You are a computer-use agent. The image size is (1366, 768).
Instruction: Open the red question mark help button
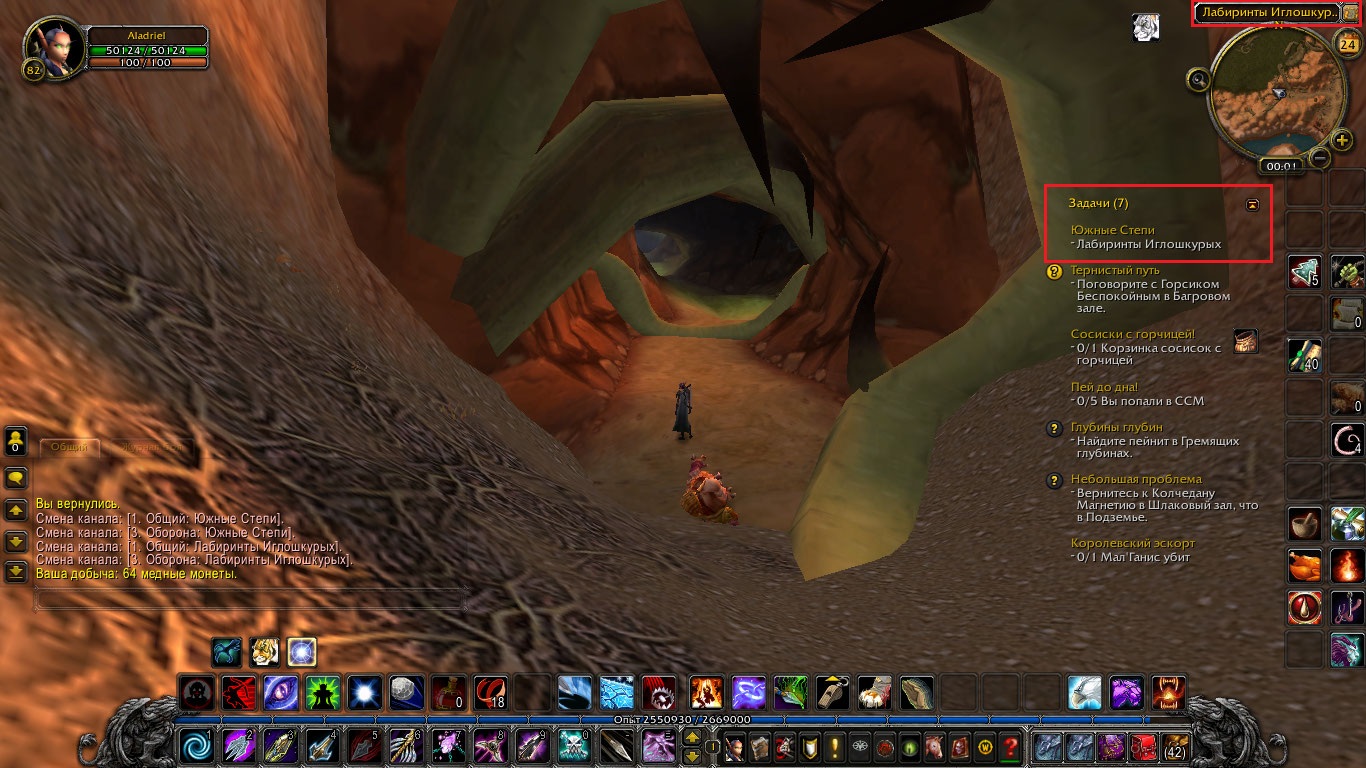pyautogui.click(x=1011, y=746)
